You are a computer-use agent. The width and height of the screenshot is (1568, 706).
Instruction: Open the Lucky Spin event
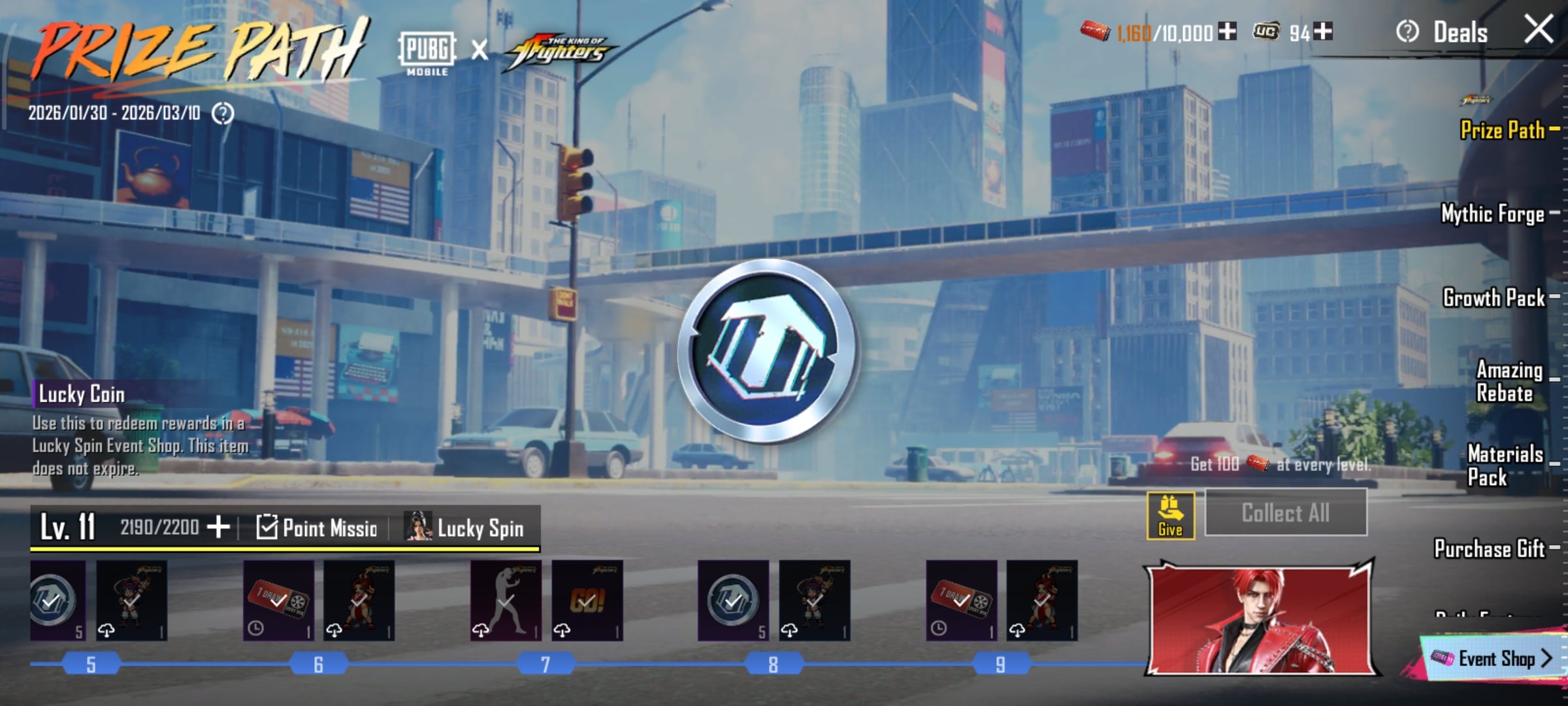point(465,528)
